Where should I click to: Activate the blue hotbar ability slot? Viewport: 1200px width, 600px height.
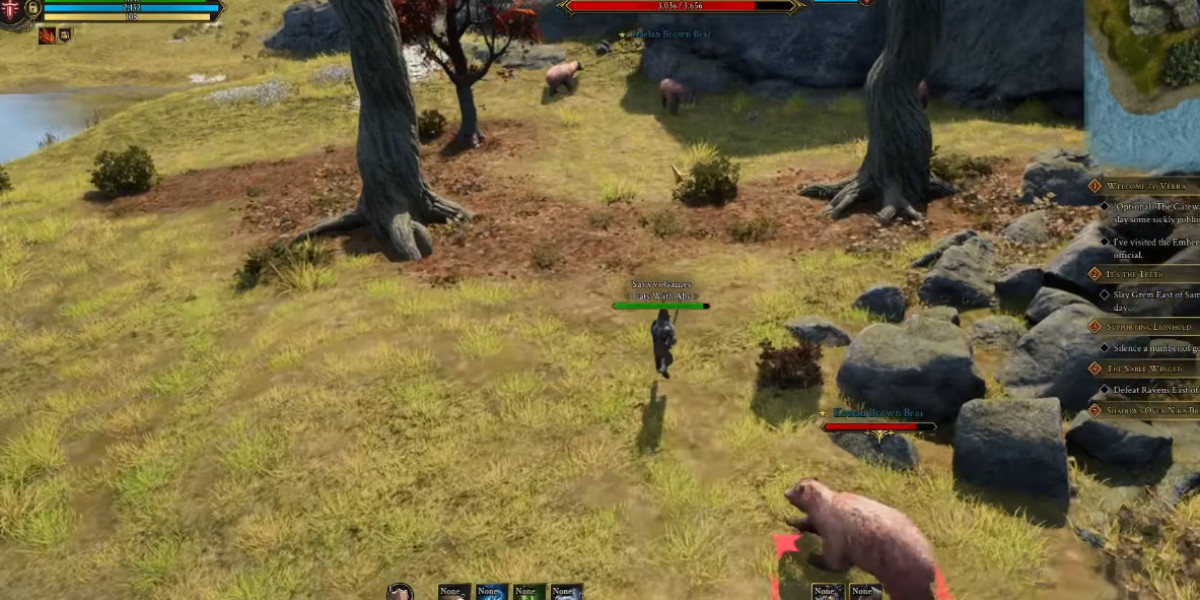click(491, 592)
